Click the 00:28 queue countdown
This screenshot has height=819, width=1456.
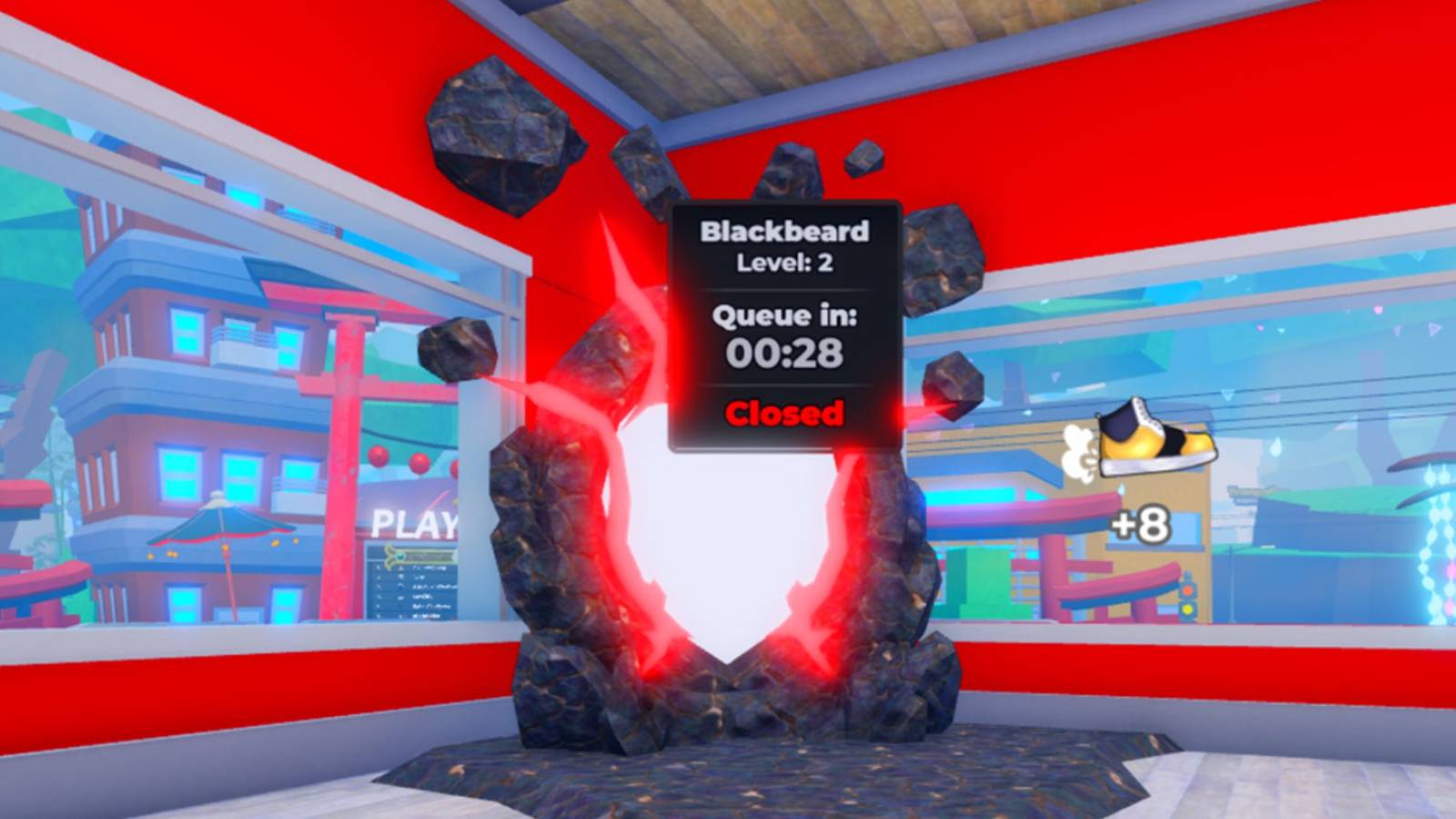784,355
